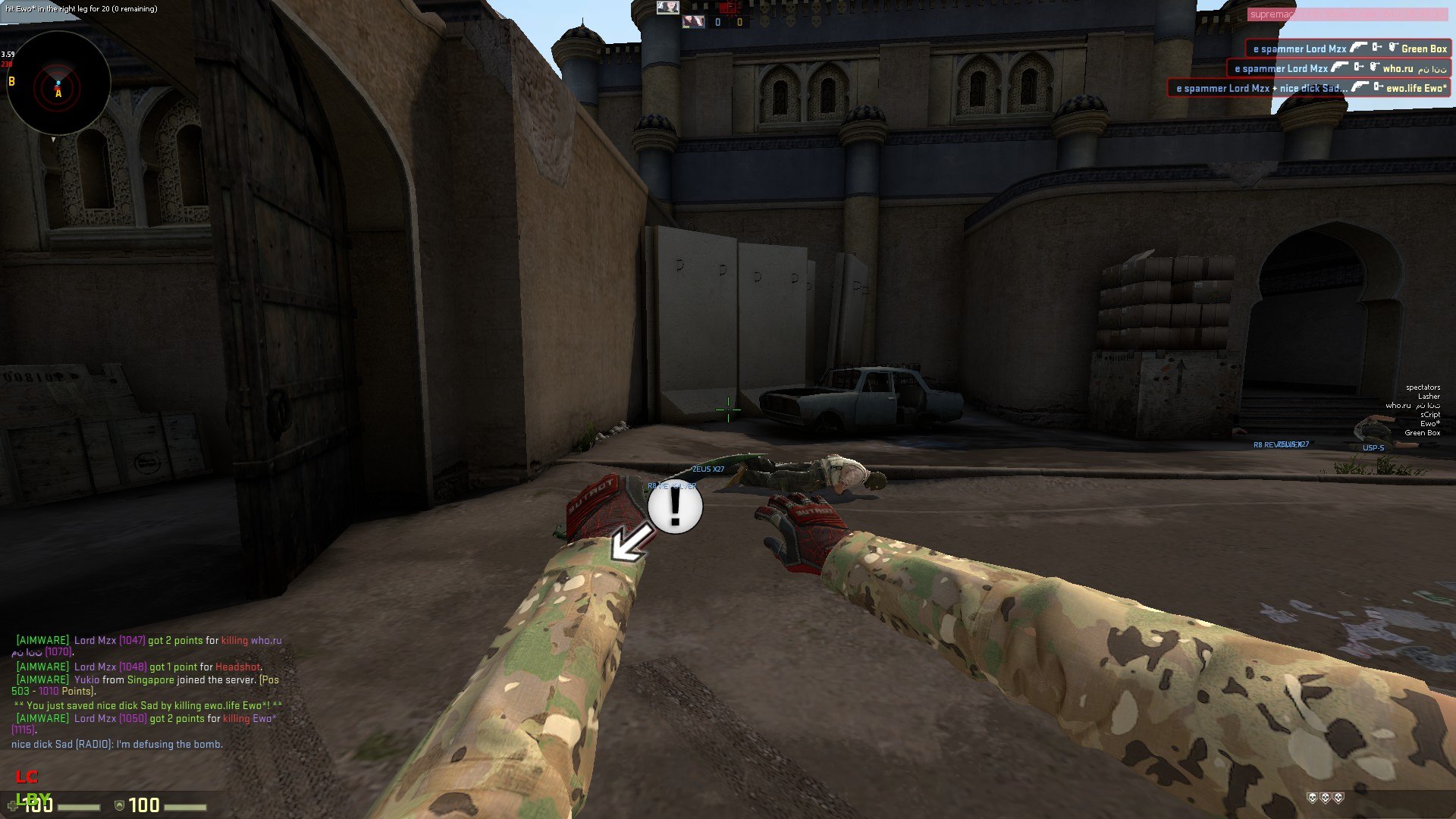Click the health cross icon in the HUD

click(x=13, y=805)
